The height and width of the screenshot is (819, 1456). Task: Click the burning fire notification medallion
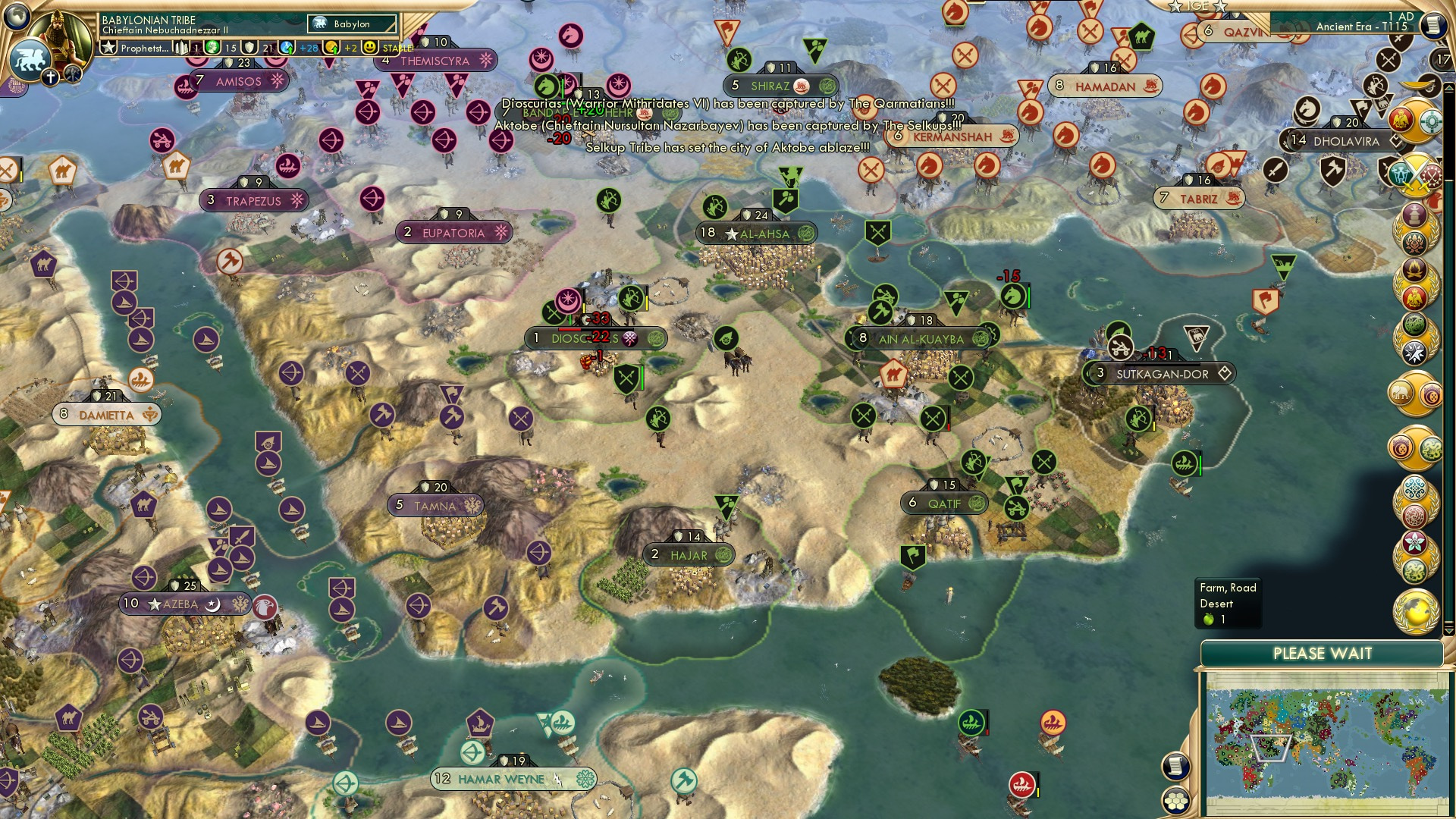pyautogui.click(x=1414, y=269)
